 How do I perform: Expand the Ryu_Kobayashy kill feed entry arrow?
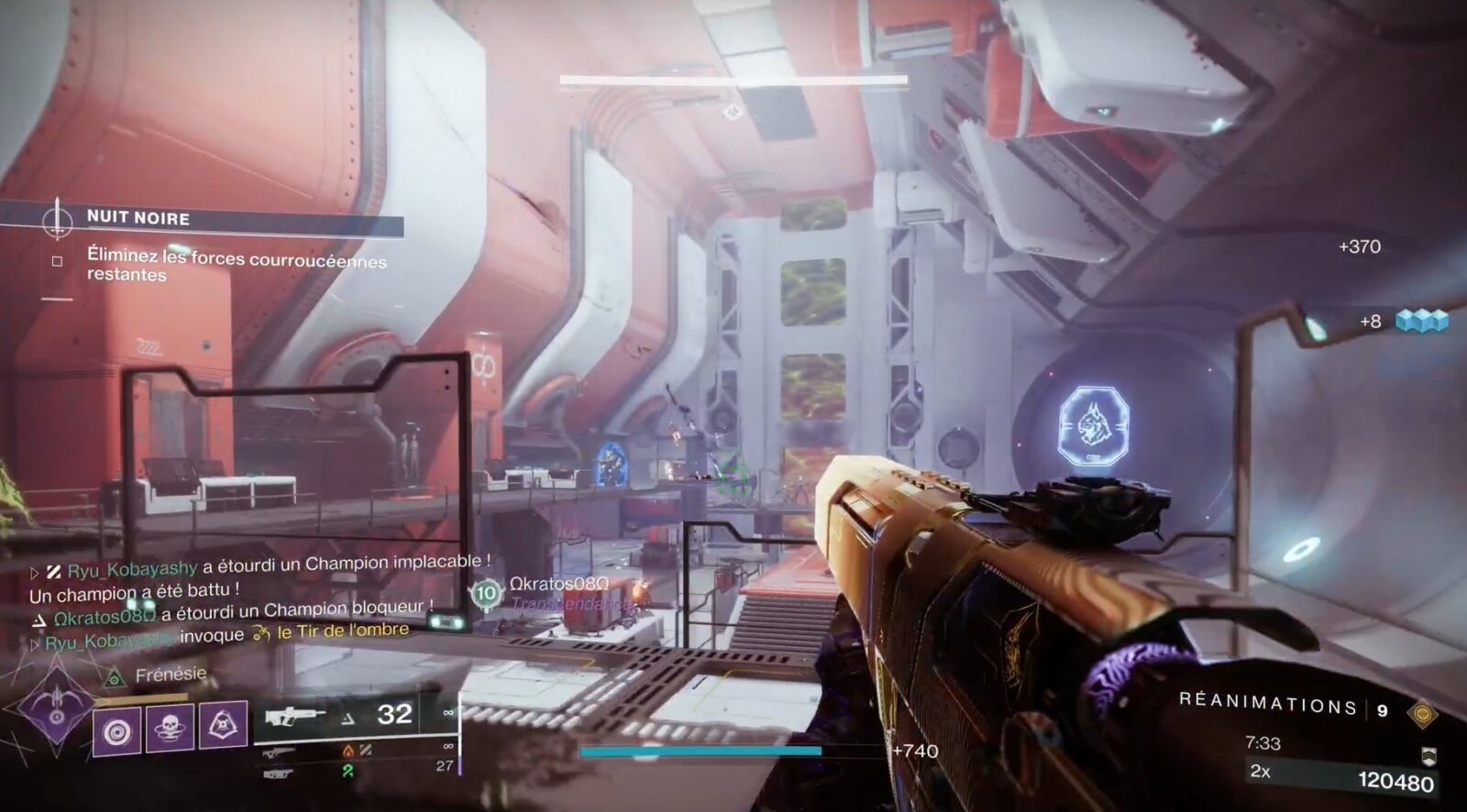35,571
